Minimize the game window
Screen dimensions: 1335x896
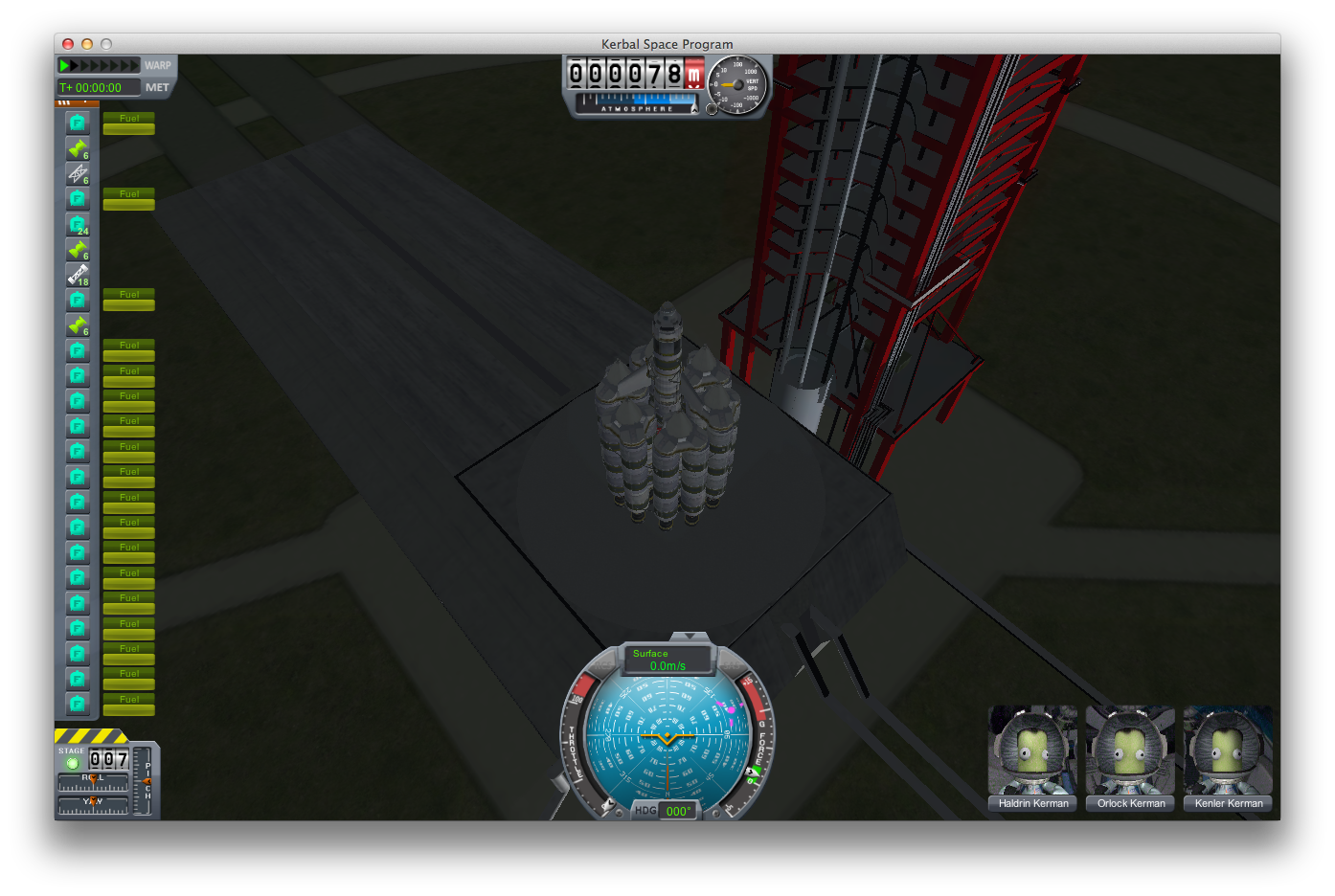pos(87,44)
